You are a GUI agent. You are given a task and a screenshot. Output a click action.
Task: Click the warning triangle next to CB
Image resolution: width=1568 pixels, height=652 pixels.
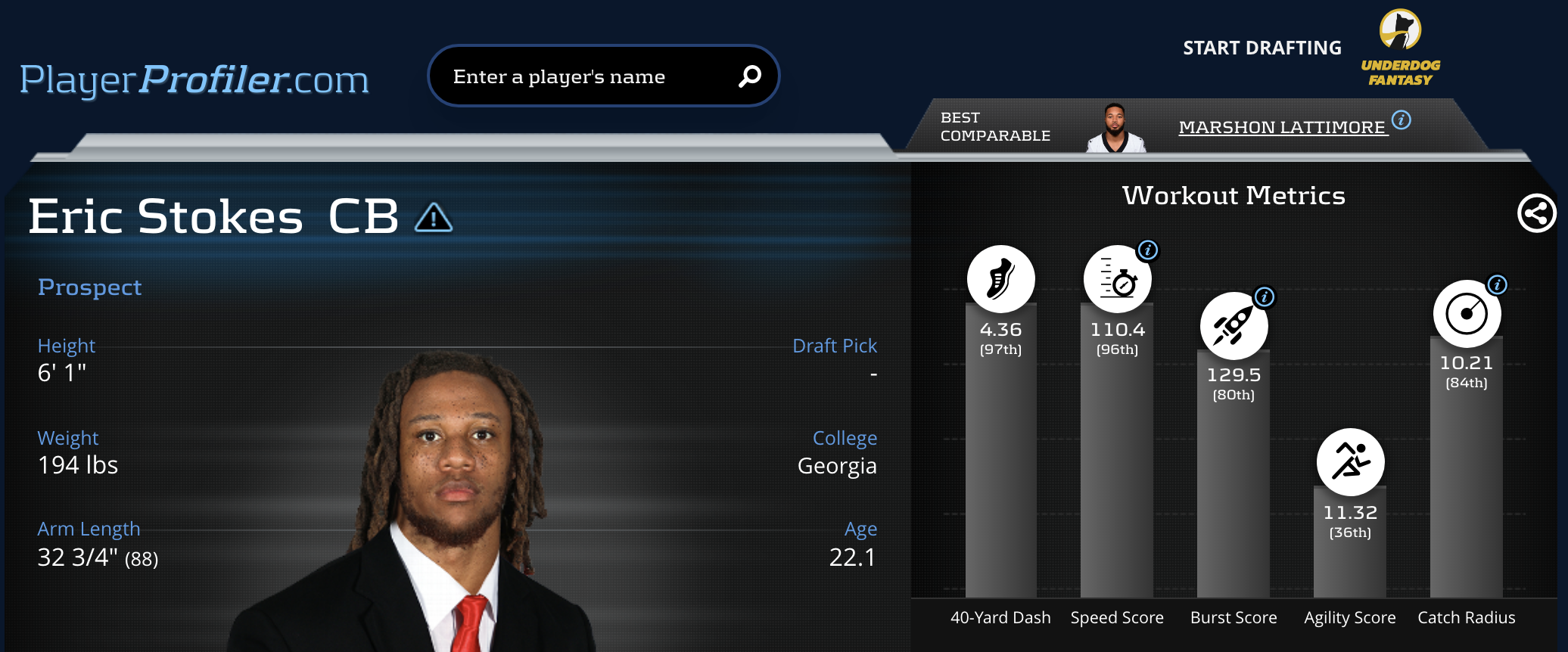tap(434, 218)
